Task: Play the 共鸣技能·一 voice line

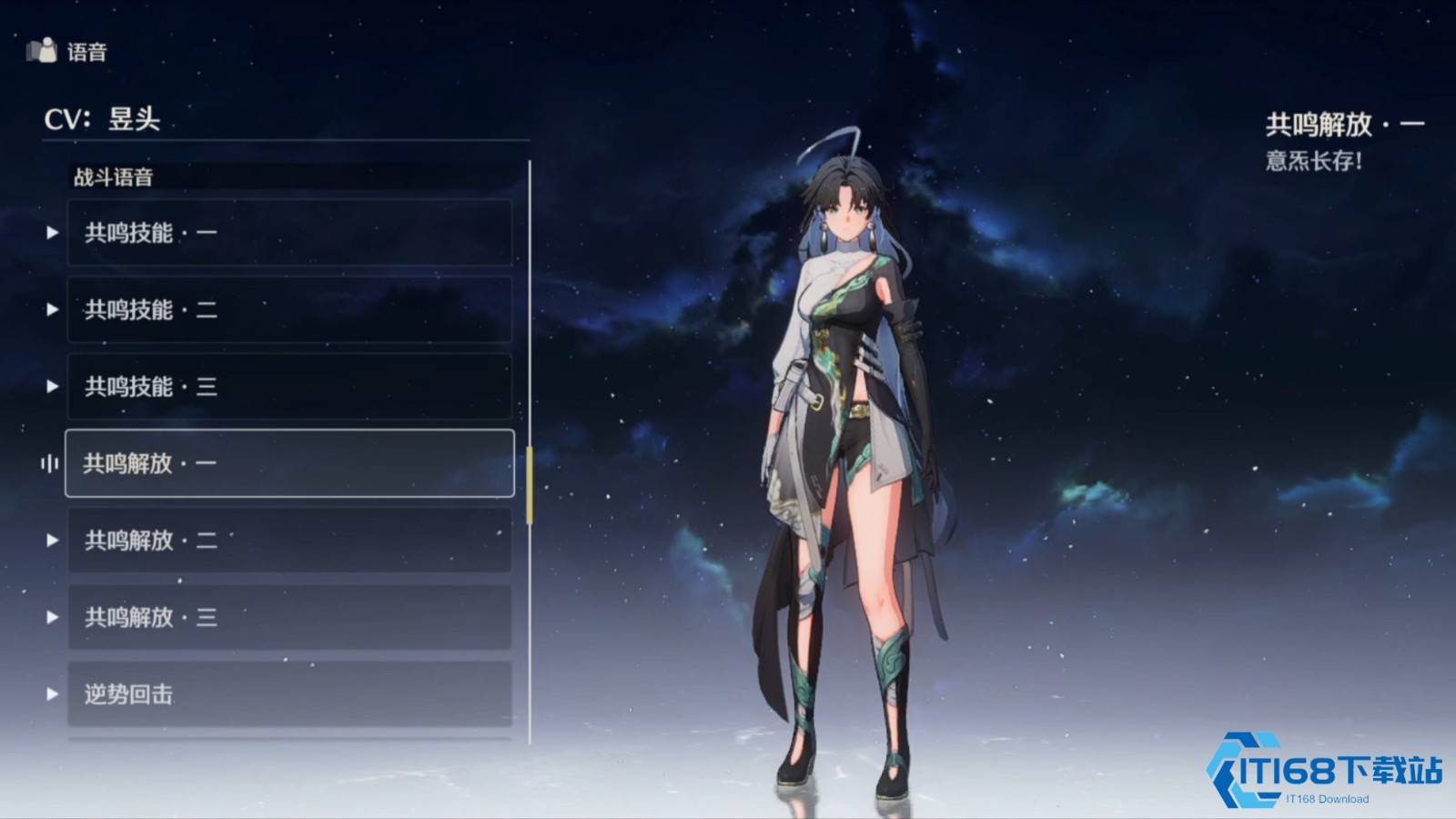Action: 53,233
